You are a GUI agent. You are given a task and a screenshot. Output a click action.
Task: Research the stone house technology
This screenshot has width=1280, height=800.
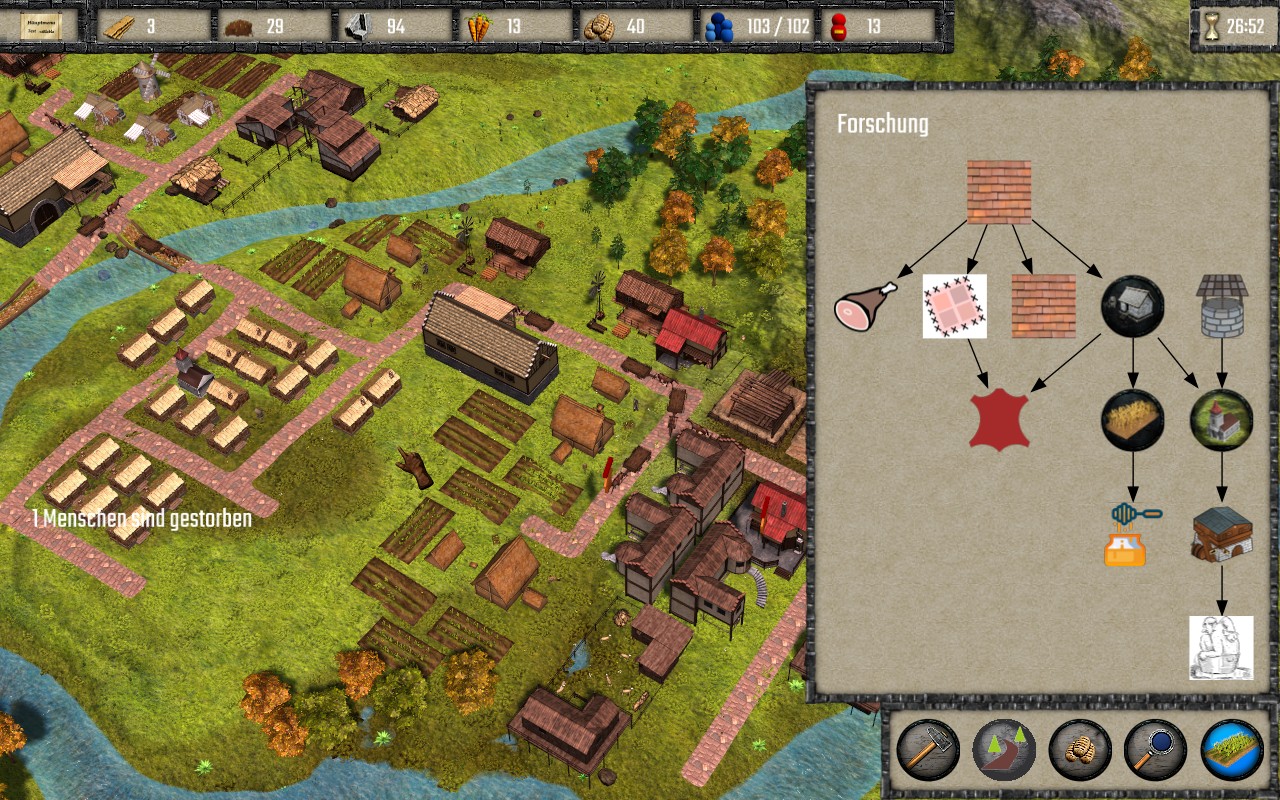pos(1132,306)
